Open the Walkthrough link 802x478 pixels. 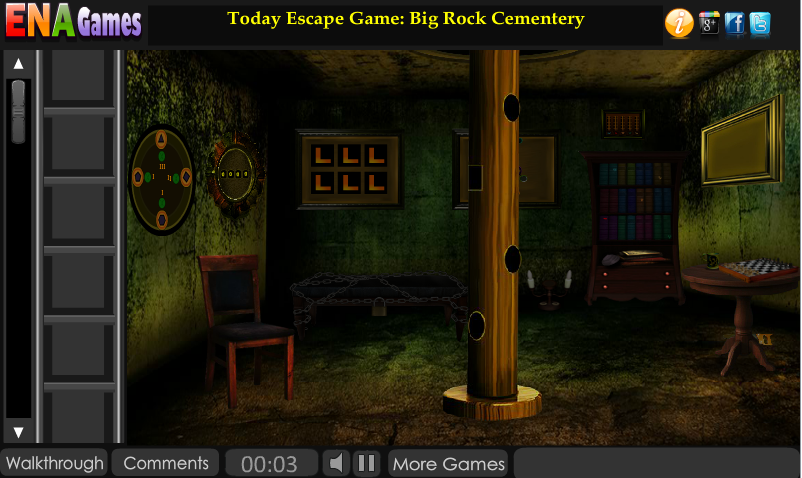[55, 463]
